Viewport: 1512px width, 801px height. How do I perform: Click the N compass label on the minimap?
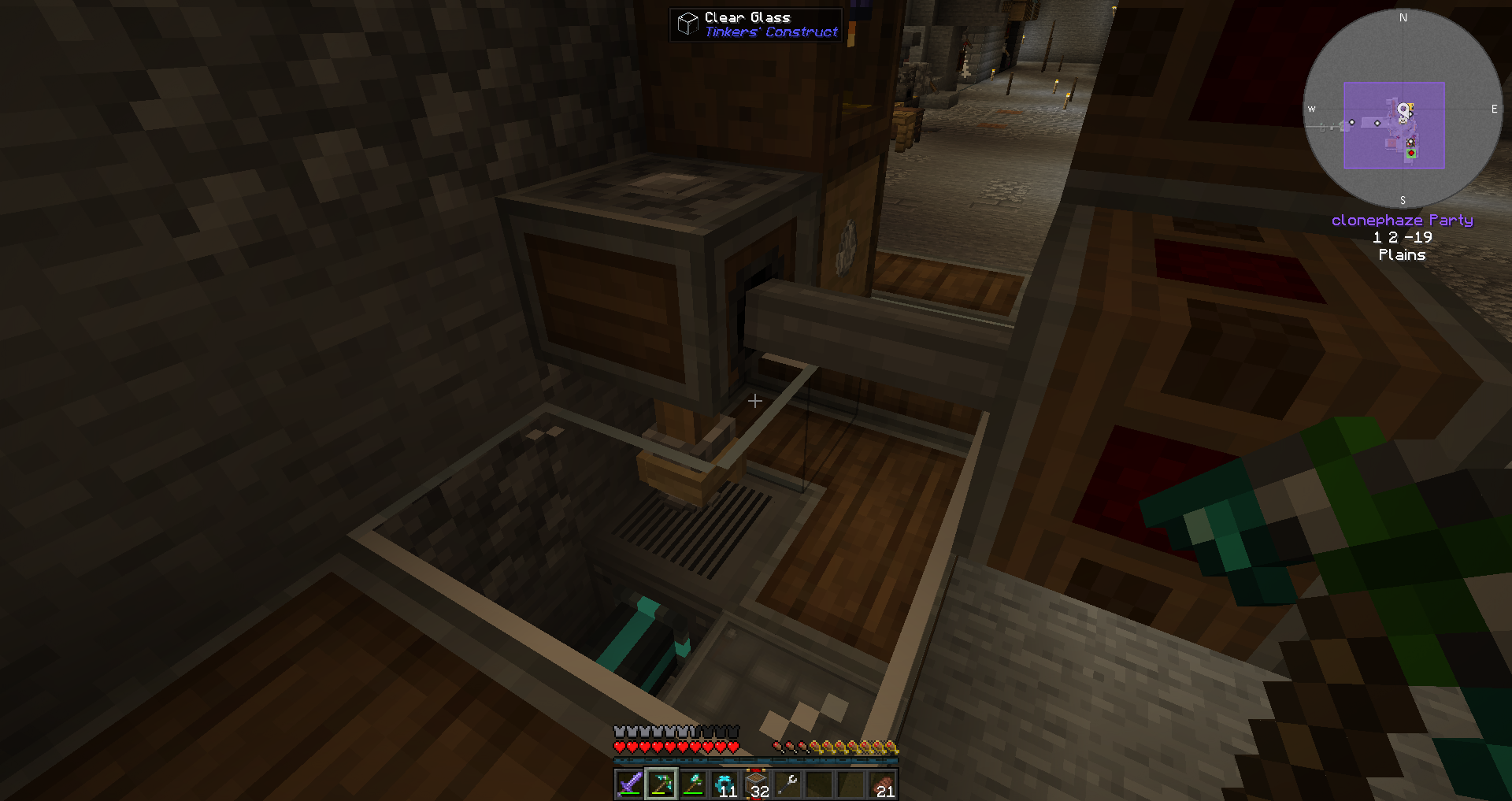tap(1403, 17)
